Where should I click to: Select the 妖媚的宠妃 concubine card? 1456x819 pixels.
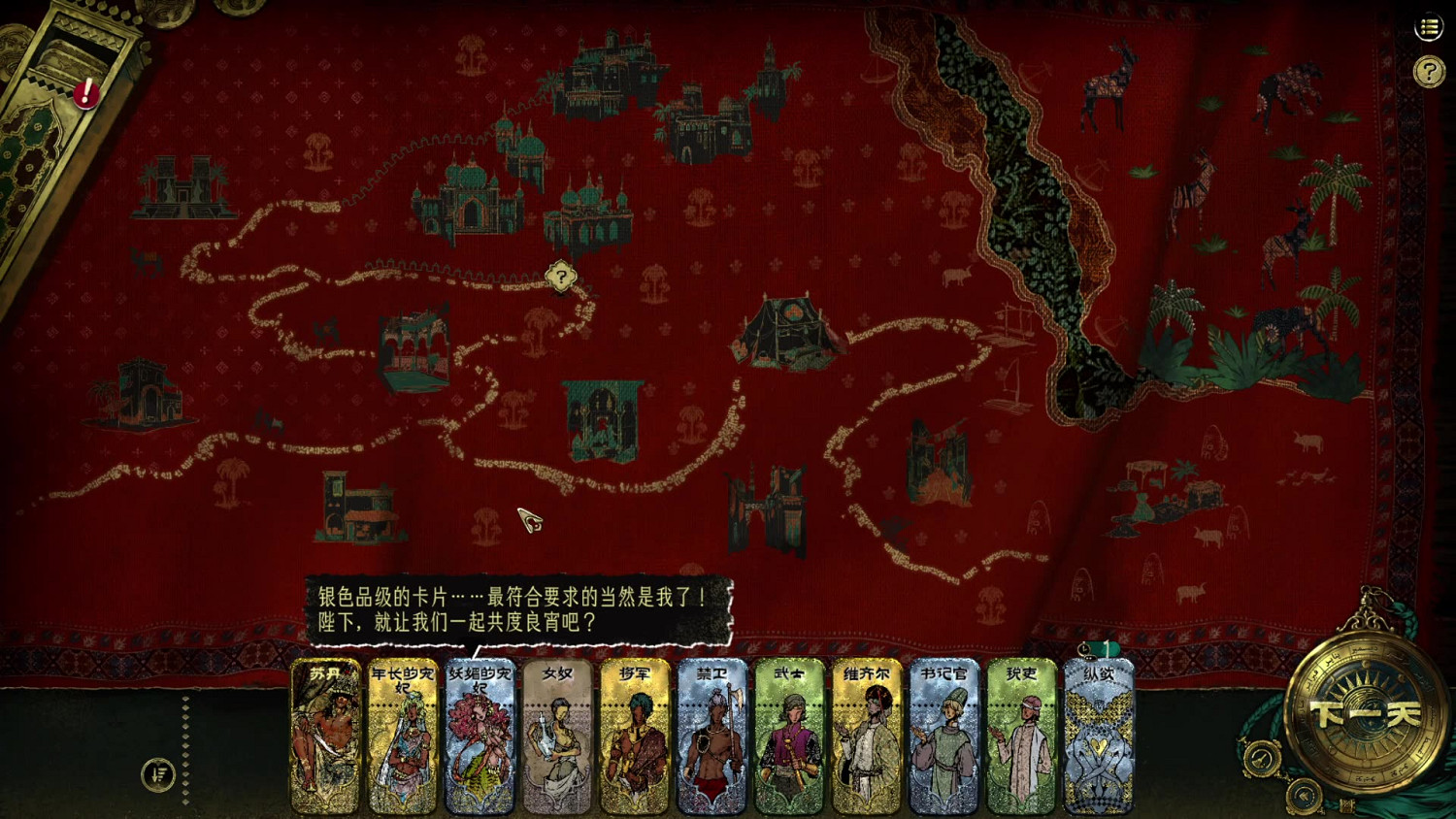click(480, 737)
